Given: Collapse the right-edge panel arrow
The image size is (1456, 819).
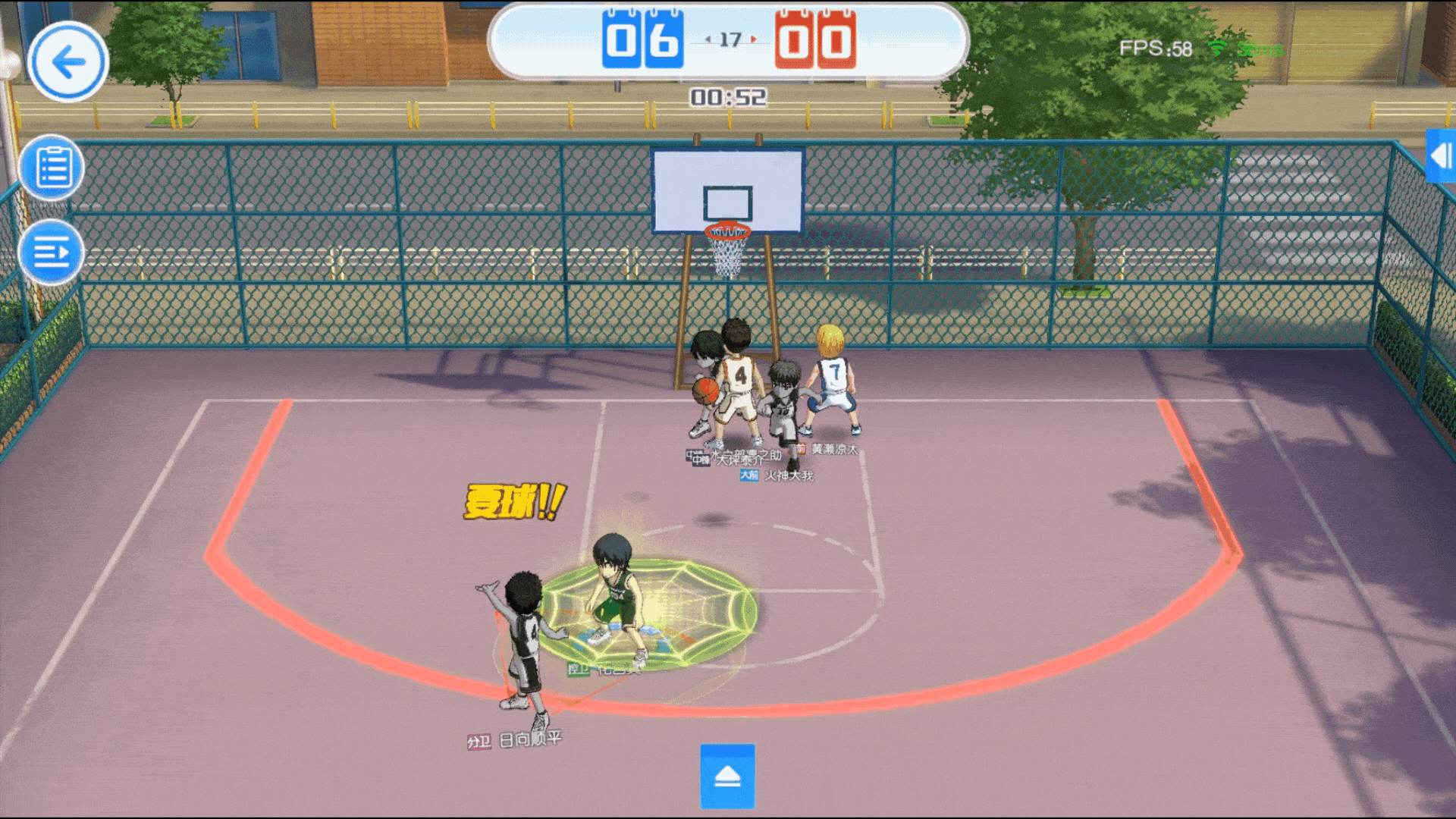Looking at the screenshot, I should click(x=1440, y=157).
